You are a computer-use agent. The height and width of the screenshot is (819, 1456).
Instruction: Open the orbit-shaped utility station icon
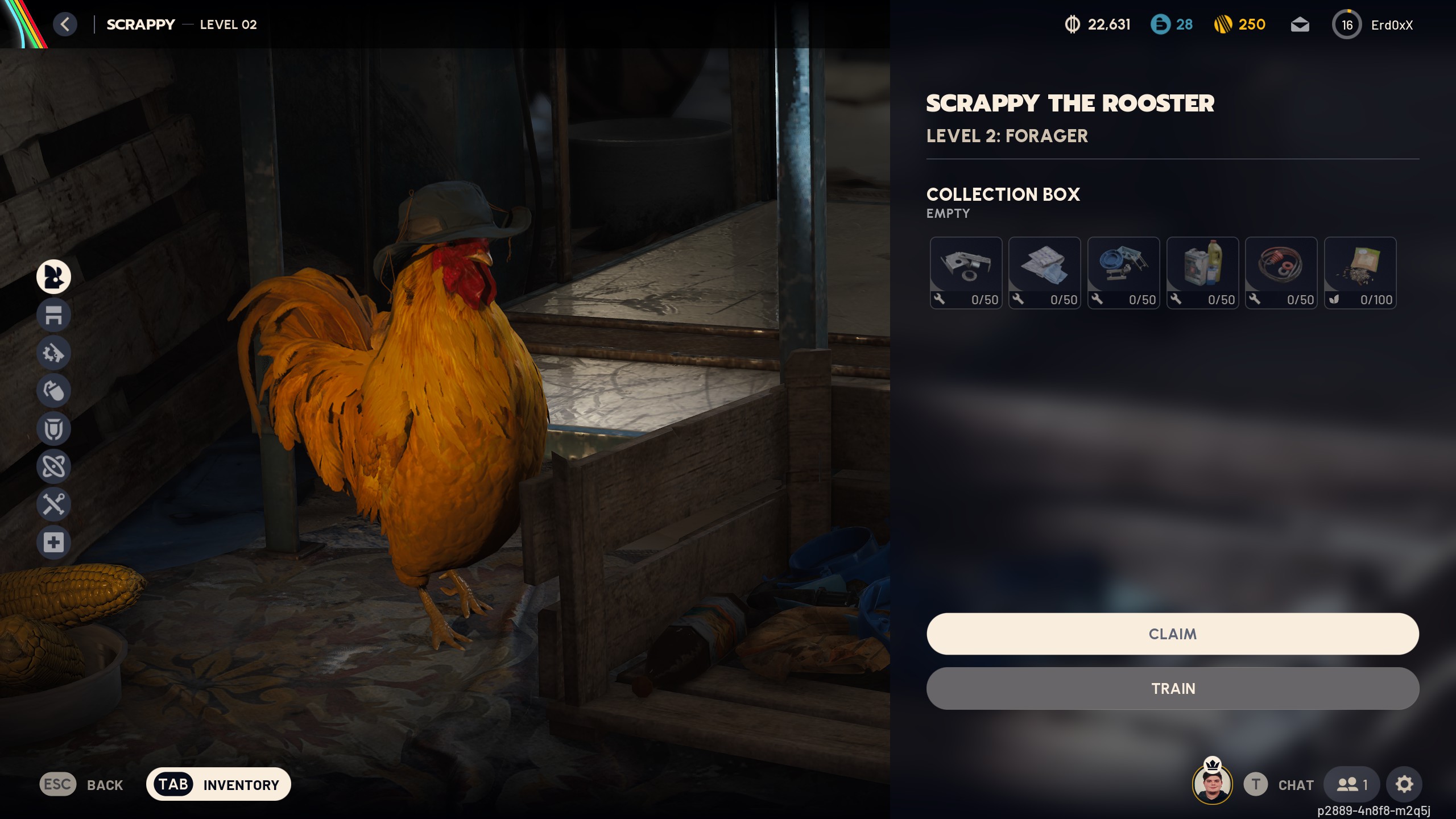pyautogui.click(x=53, y=466)
